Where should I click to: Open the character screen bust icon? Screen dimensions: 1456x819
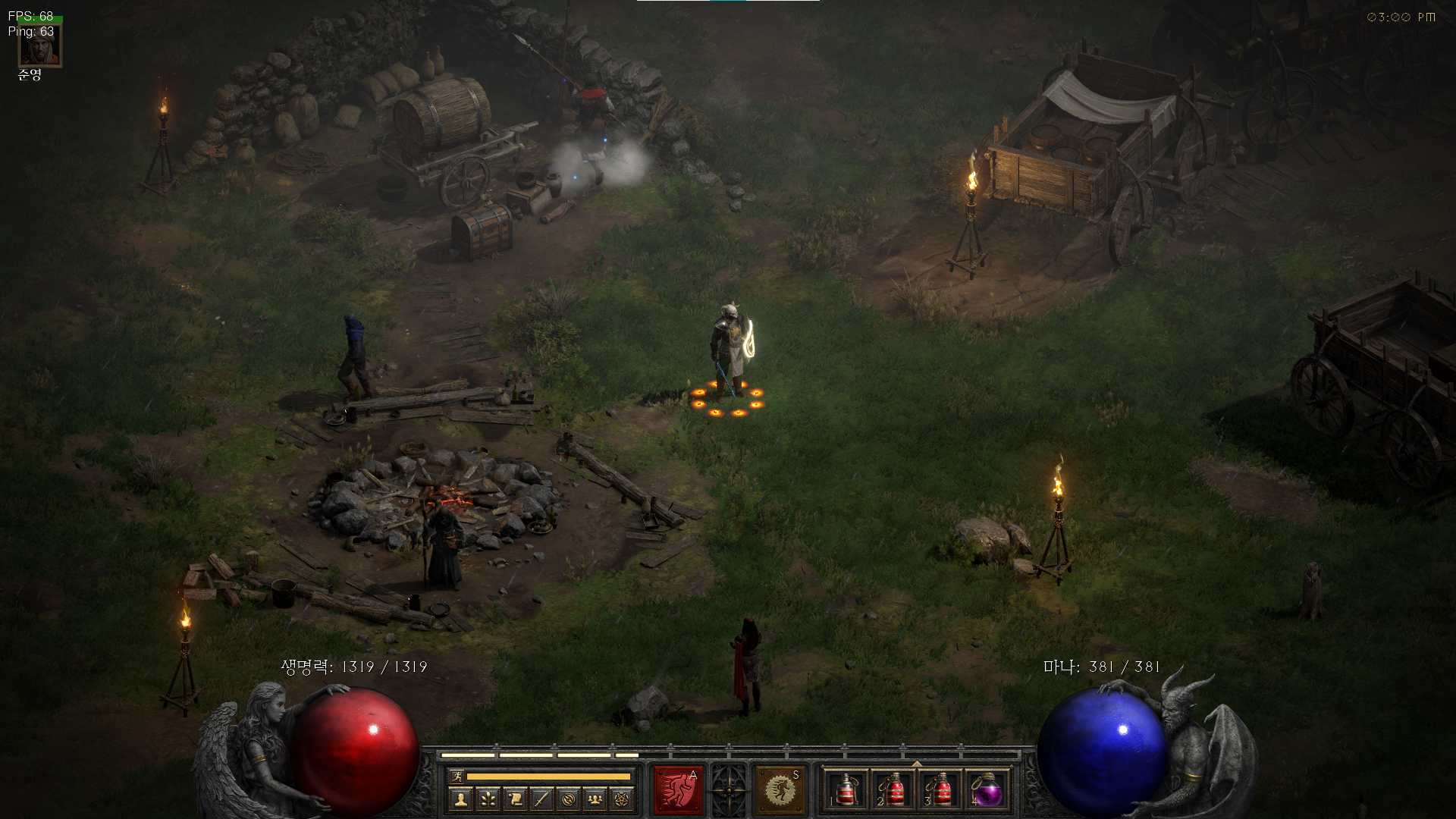click(x=460, y=799)
